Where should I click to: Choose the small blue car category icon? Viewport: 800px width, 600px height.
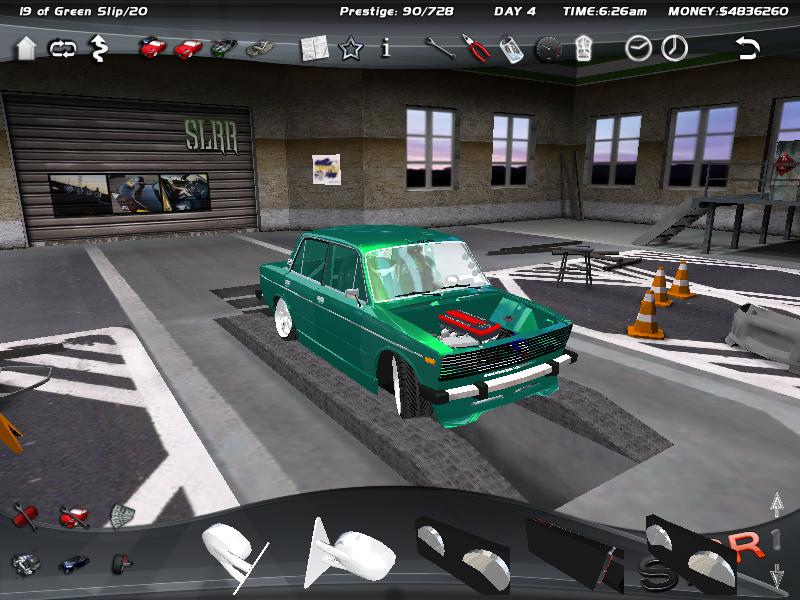click(x=73, y=564)
